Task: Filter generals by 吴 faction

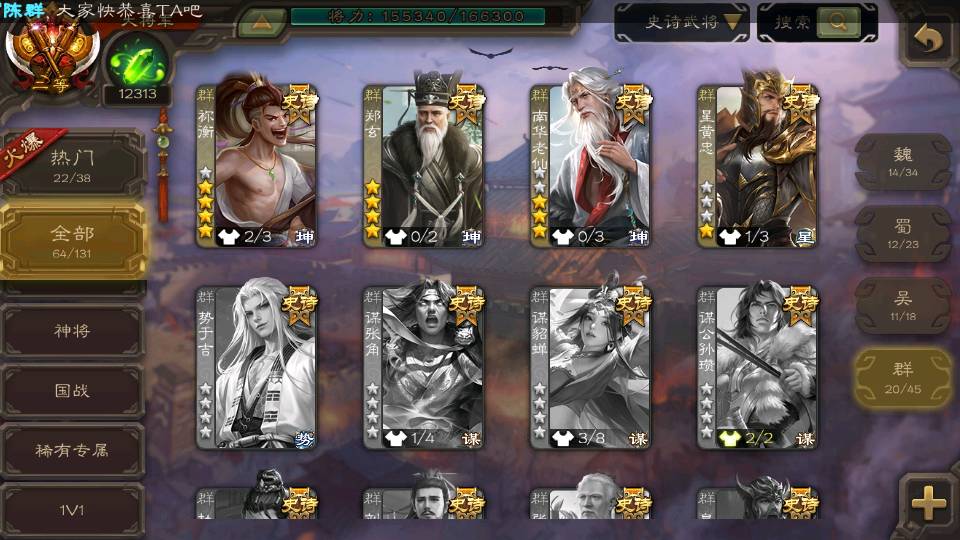Action: coord(903,306)
